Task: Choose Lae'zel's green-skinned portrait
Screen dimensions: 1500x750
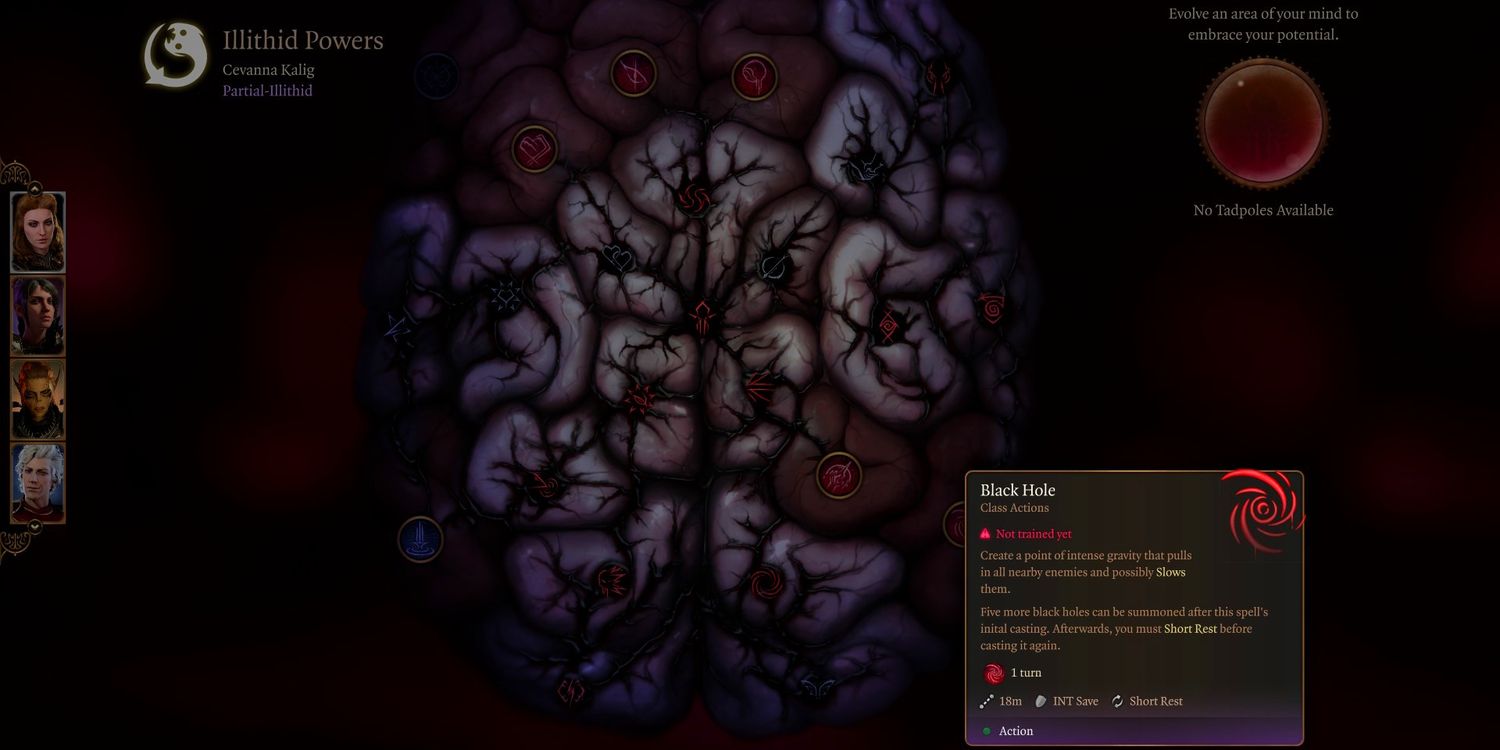Action: click(x=38, y=399)
